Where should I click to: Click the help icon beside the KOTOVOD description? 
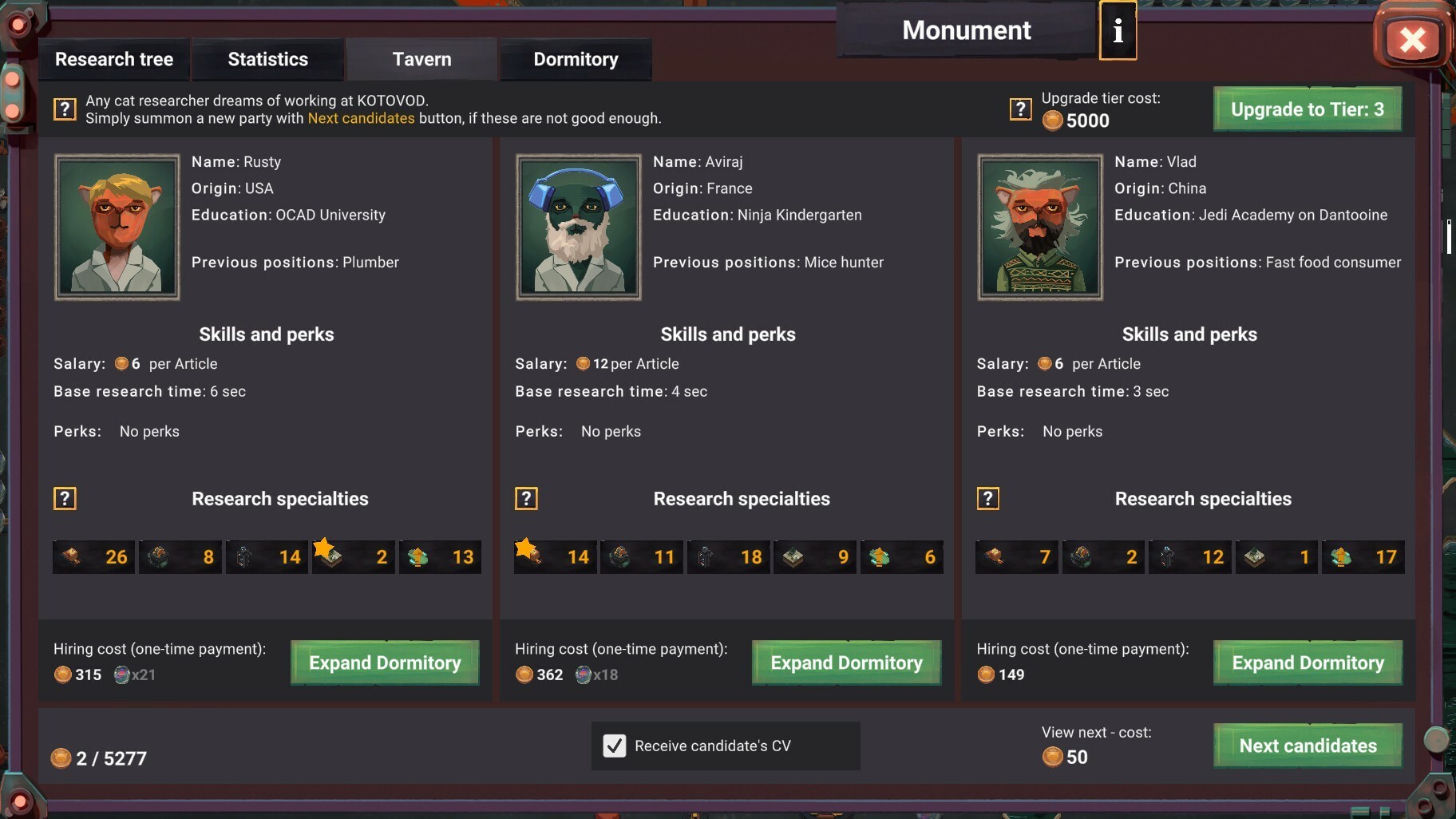[x=65, y=109]
